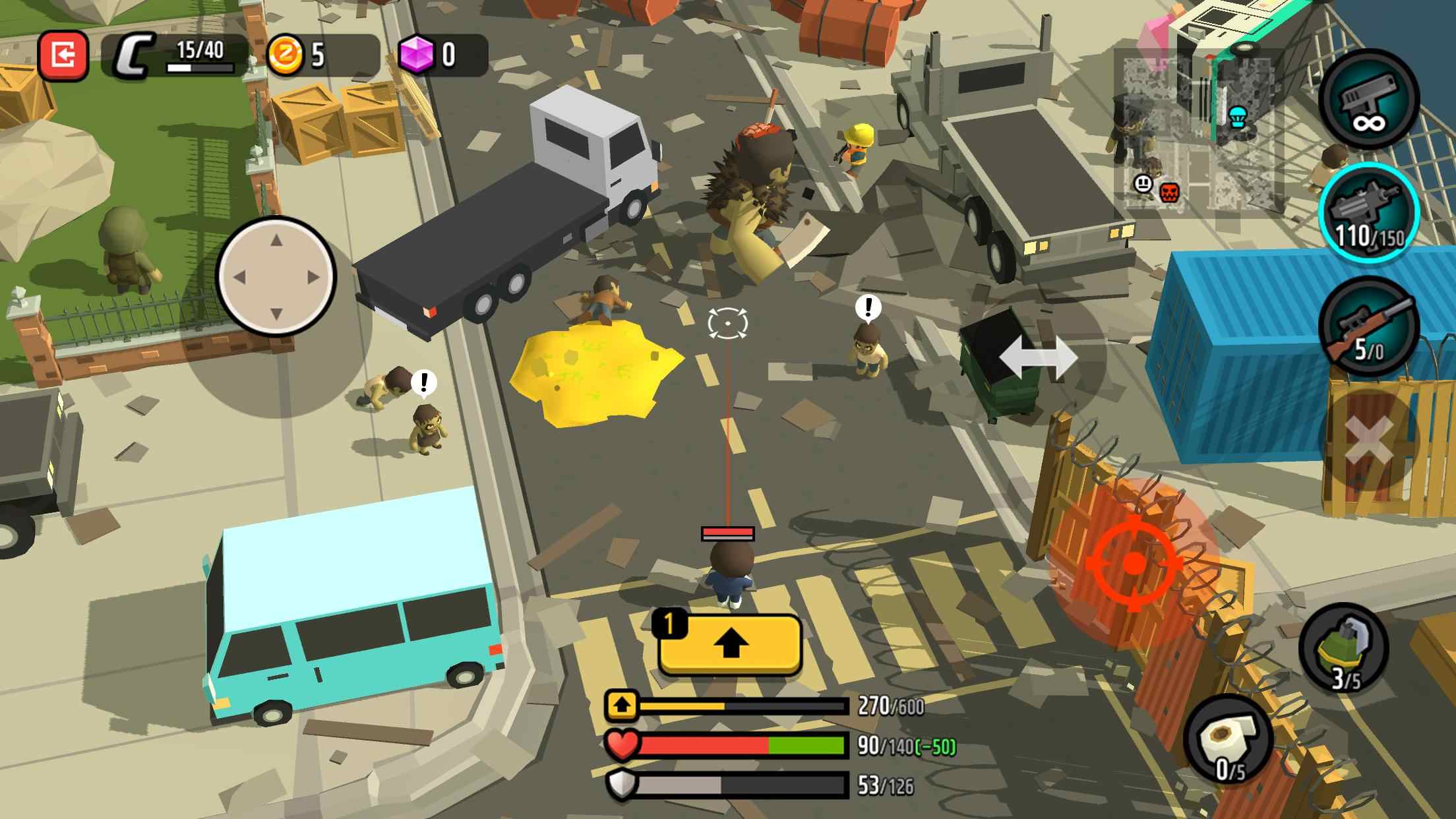Tap the red exit button
Screen dimensions: 1456x819
(63, 56)
